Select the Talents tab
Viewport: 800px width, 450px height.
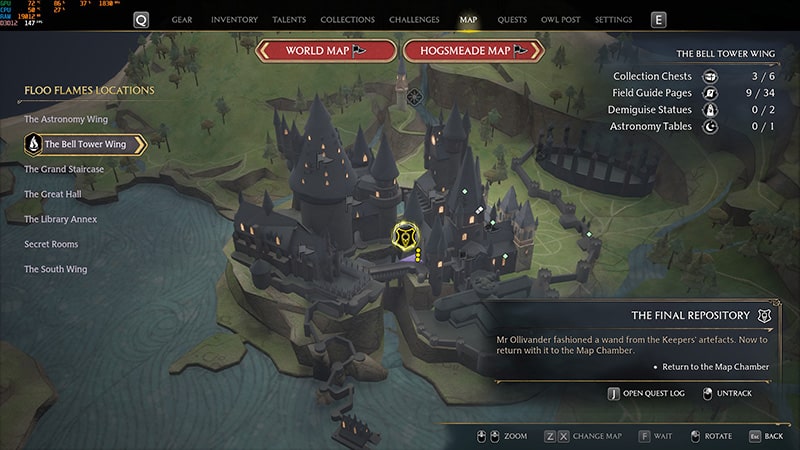click(x=289, y=19)
